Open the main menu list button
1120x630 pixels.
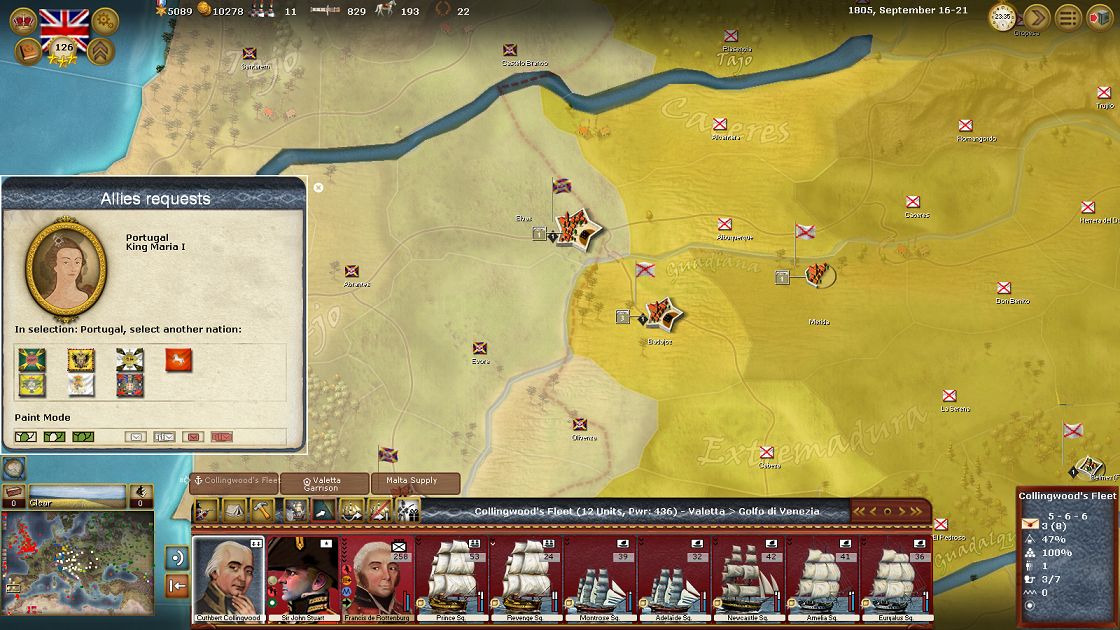point(1069,17)
